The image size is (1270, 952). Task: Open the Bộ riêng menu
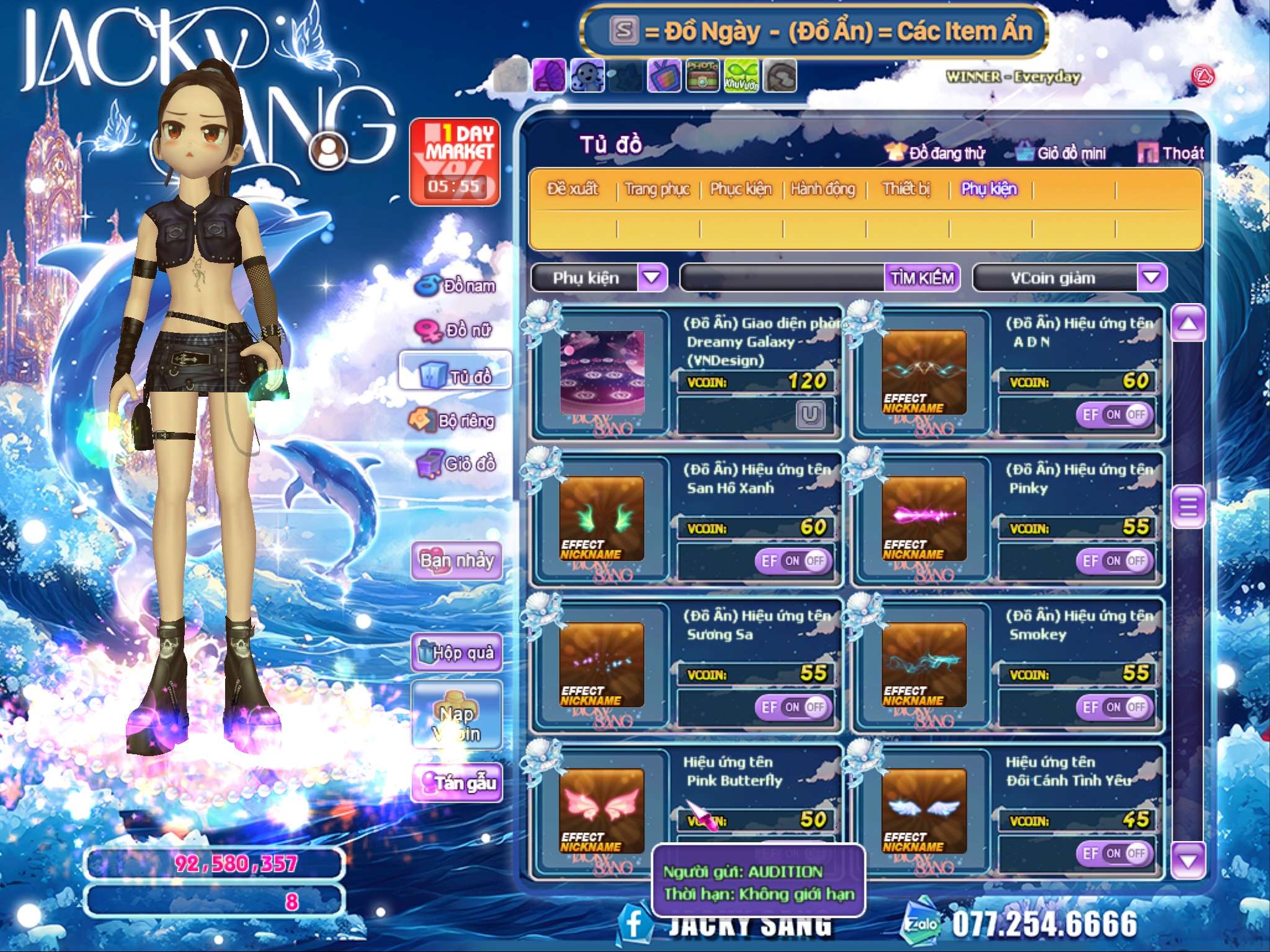pyautogui.click(x=453, y=421)
